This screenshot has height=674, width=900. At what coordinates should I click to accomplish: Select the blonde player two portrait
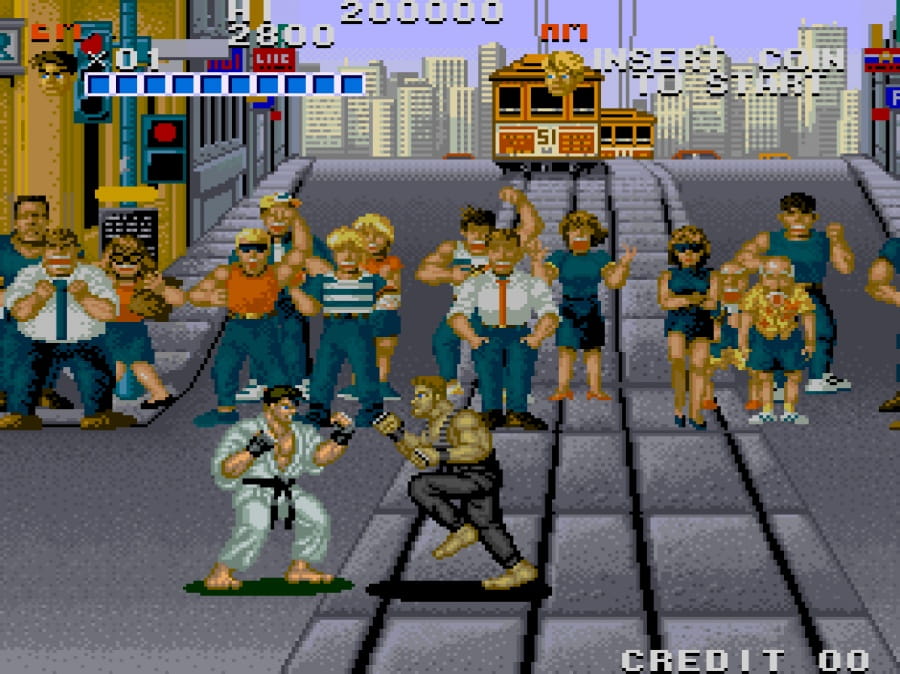(x=564, y=72)
